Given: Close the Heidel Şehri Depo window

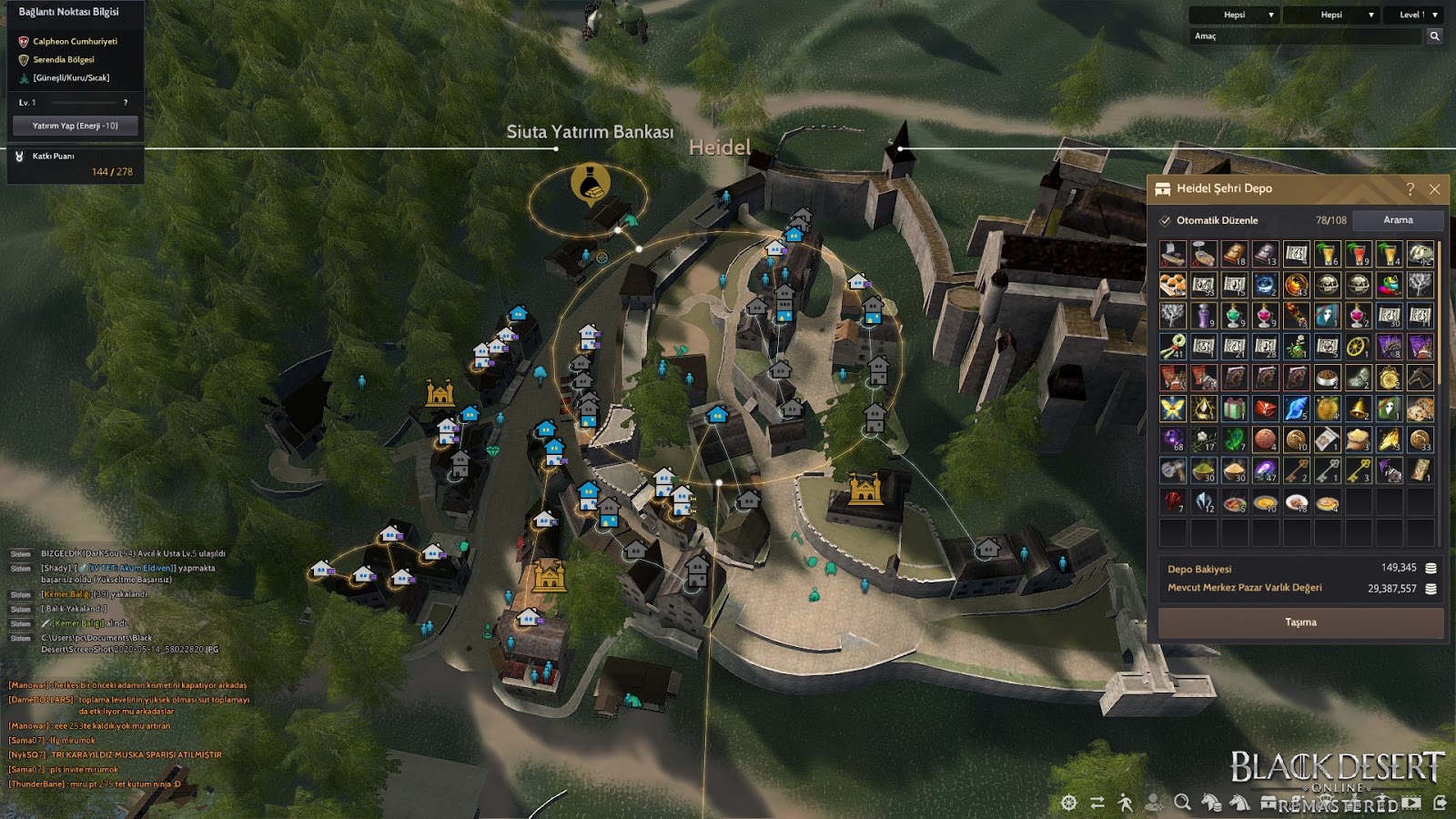Looking at the screenshot, I should tap(1434, 189).
